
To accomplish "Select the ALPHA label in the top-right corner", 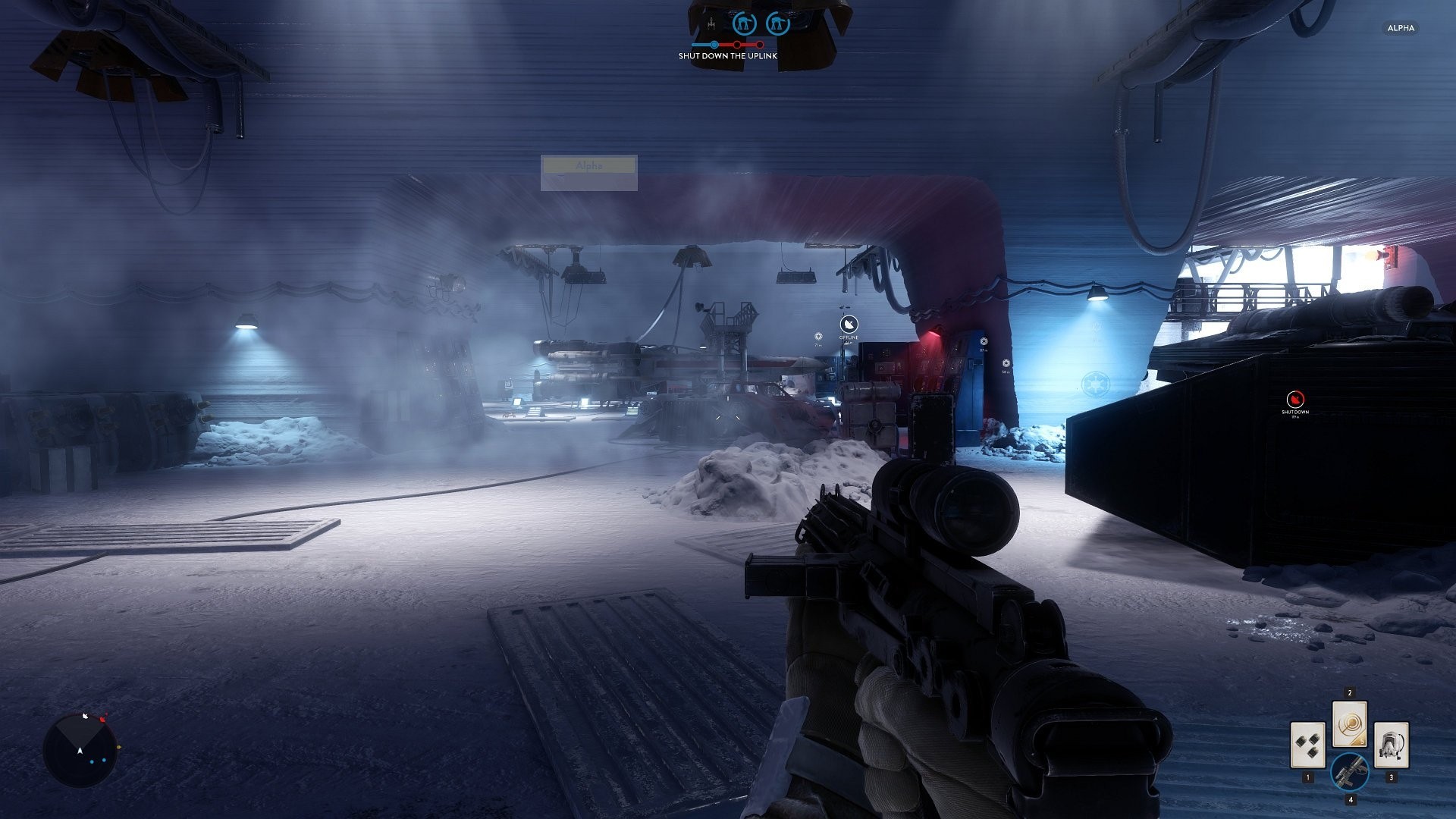I will point(1401,29).
